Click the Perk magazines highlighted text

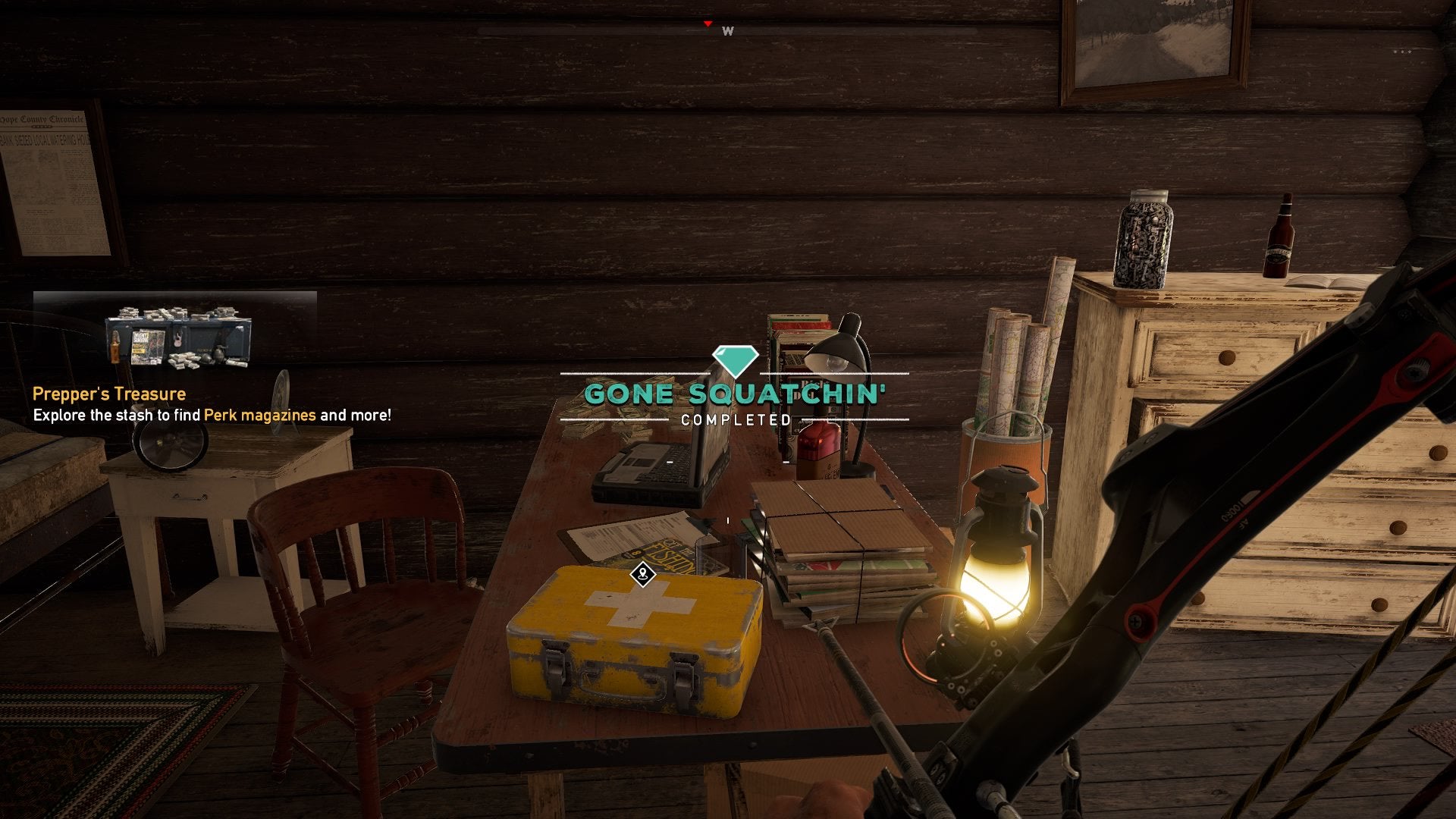261,416
